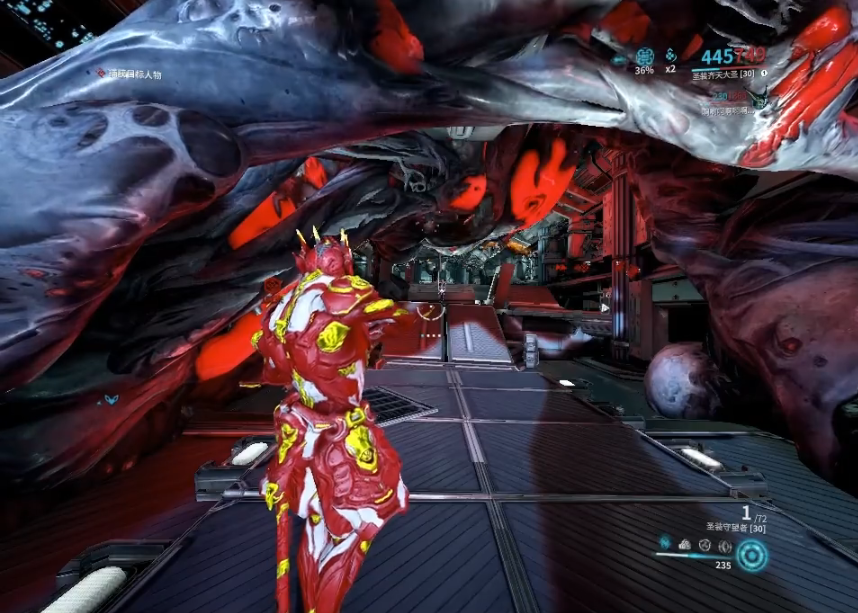Trigger the swirl ability icon

(705, 545)
